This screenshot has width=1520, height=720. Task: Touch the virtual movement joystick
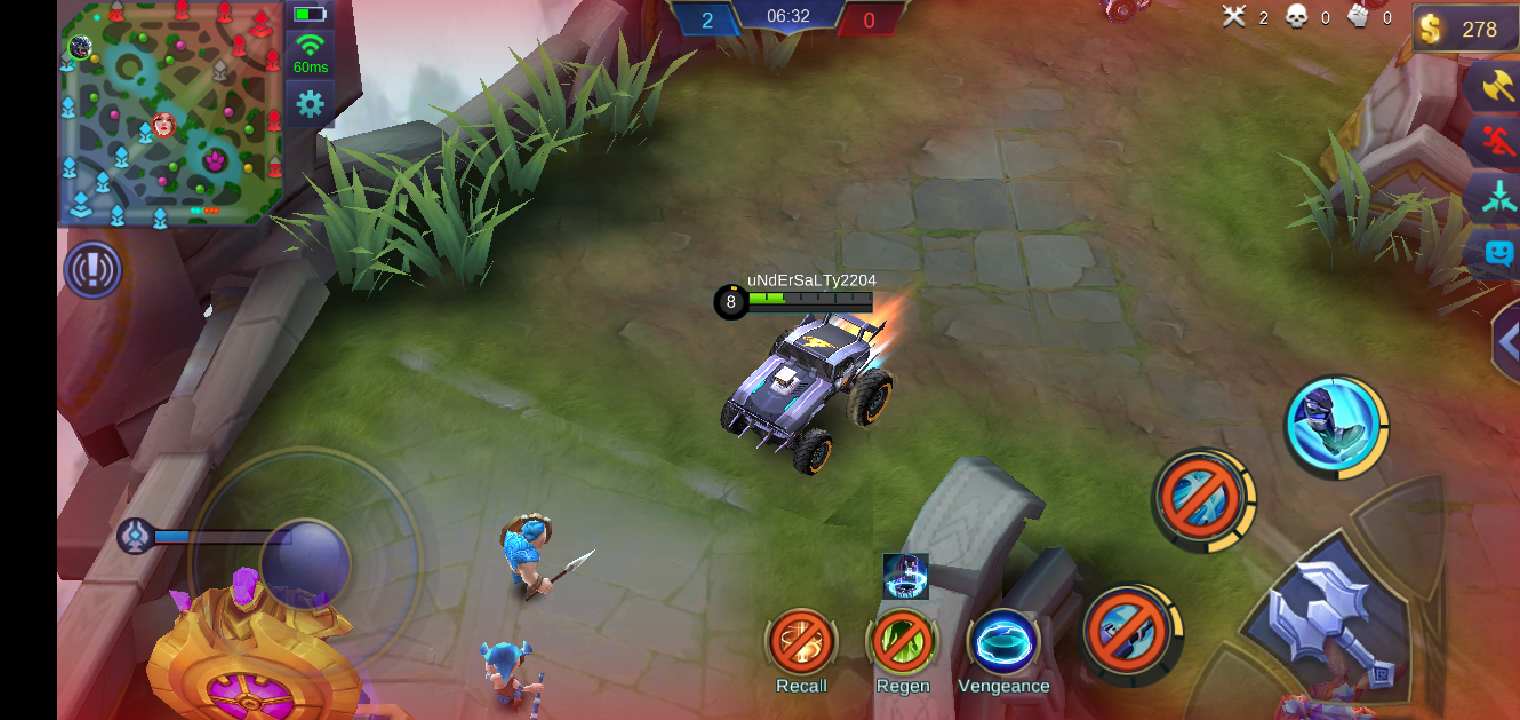click(x=303, y=562)
